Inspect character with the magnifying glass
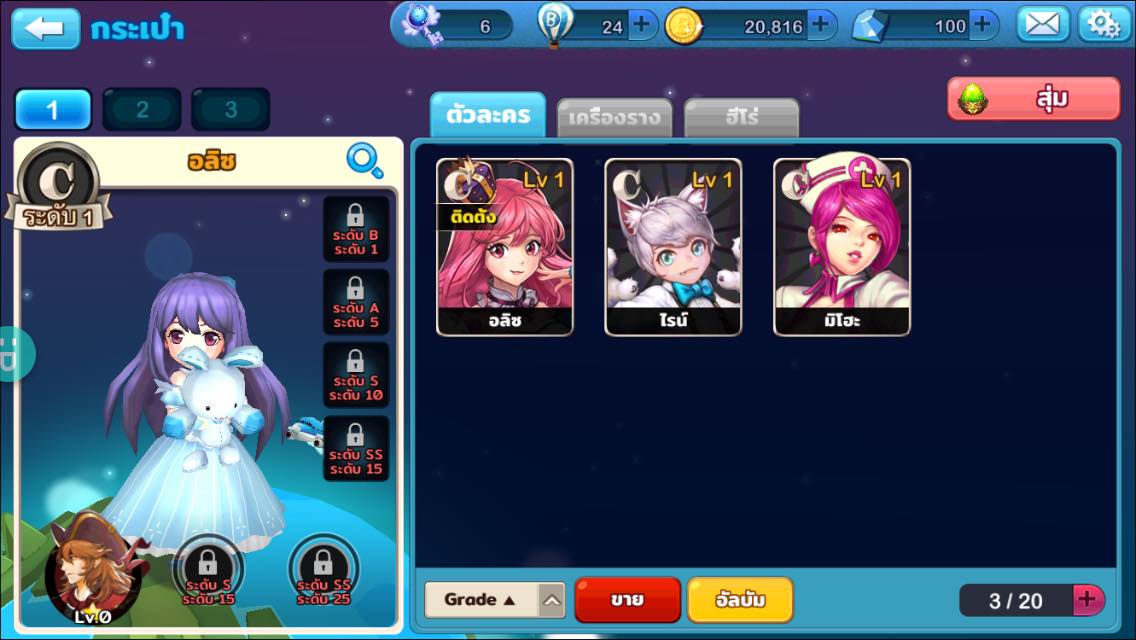This screenshot has height=640, width=1136. (x=364, y=160)
